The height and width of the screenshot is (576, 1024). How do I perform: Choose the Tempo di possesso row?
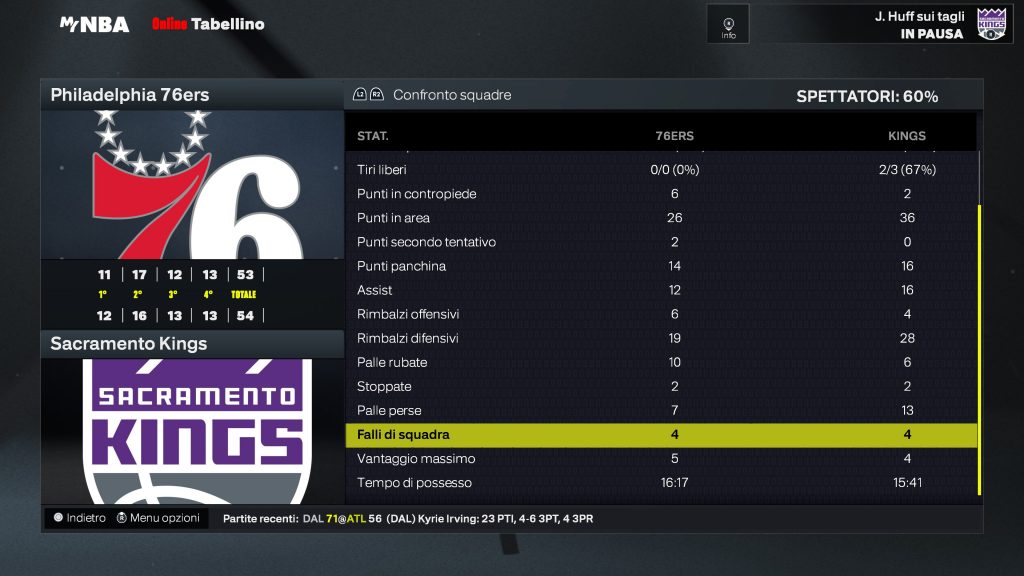[x=660, y=483]
